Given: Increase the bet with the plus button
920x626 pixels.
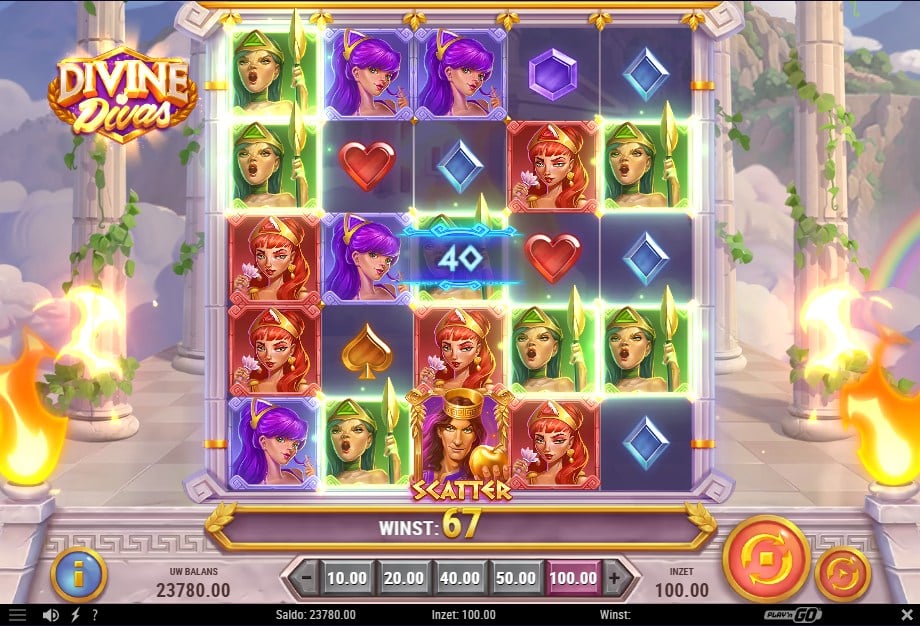Looking at the screenshot, I should (x=616, y=577).
